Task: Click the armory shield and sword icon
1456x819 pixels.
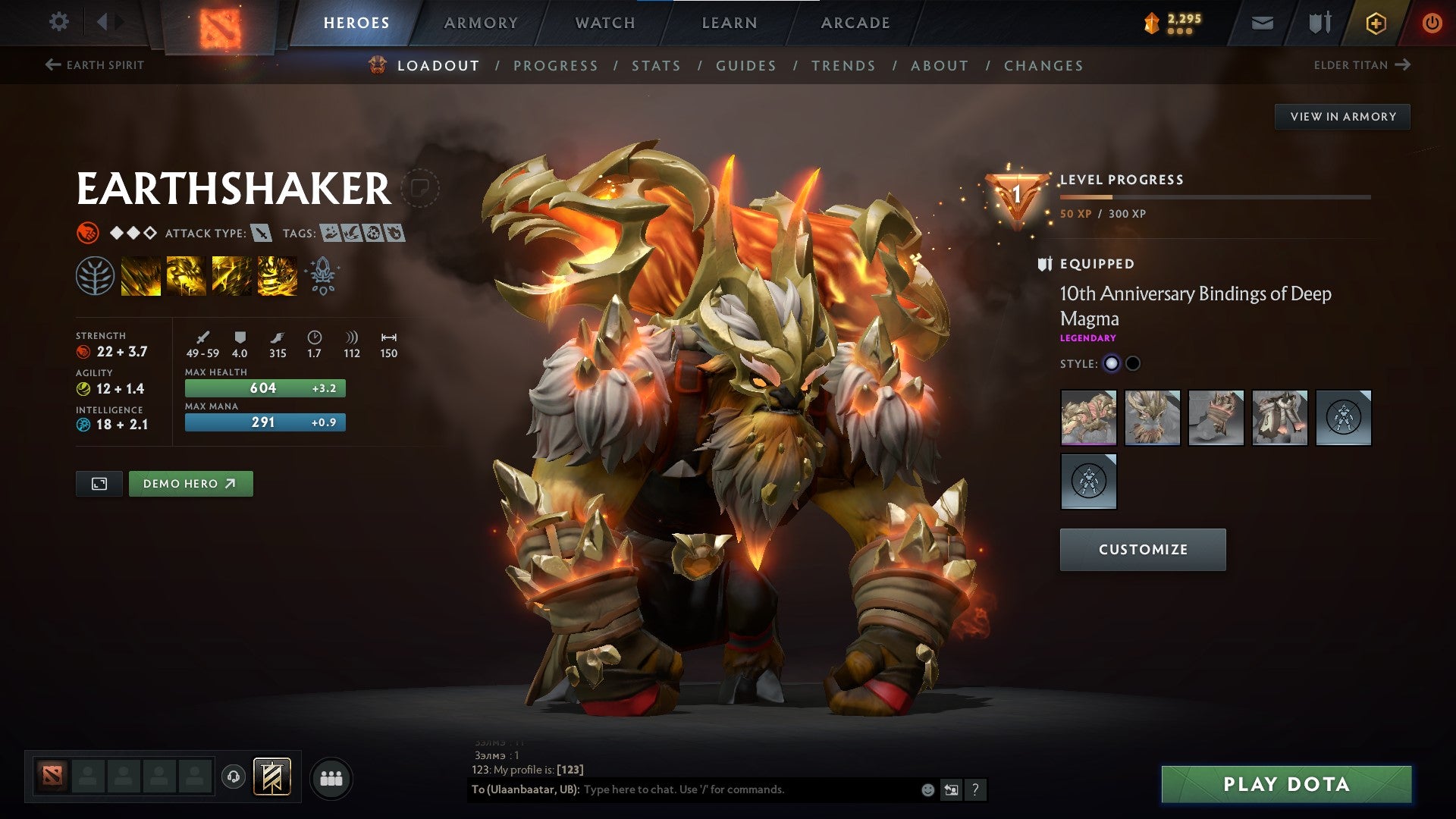Action: pos(1319,23)
